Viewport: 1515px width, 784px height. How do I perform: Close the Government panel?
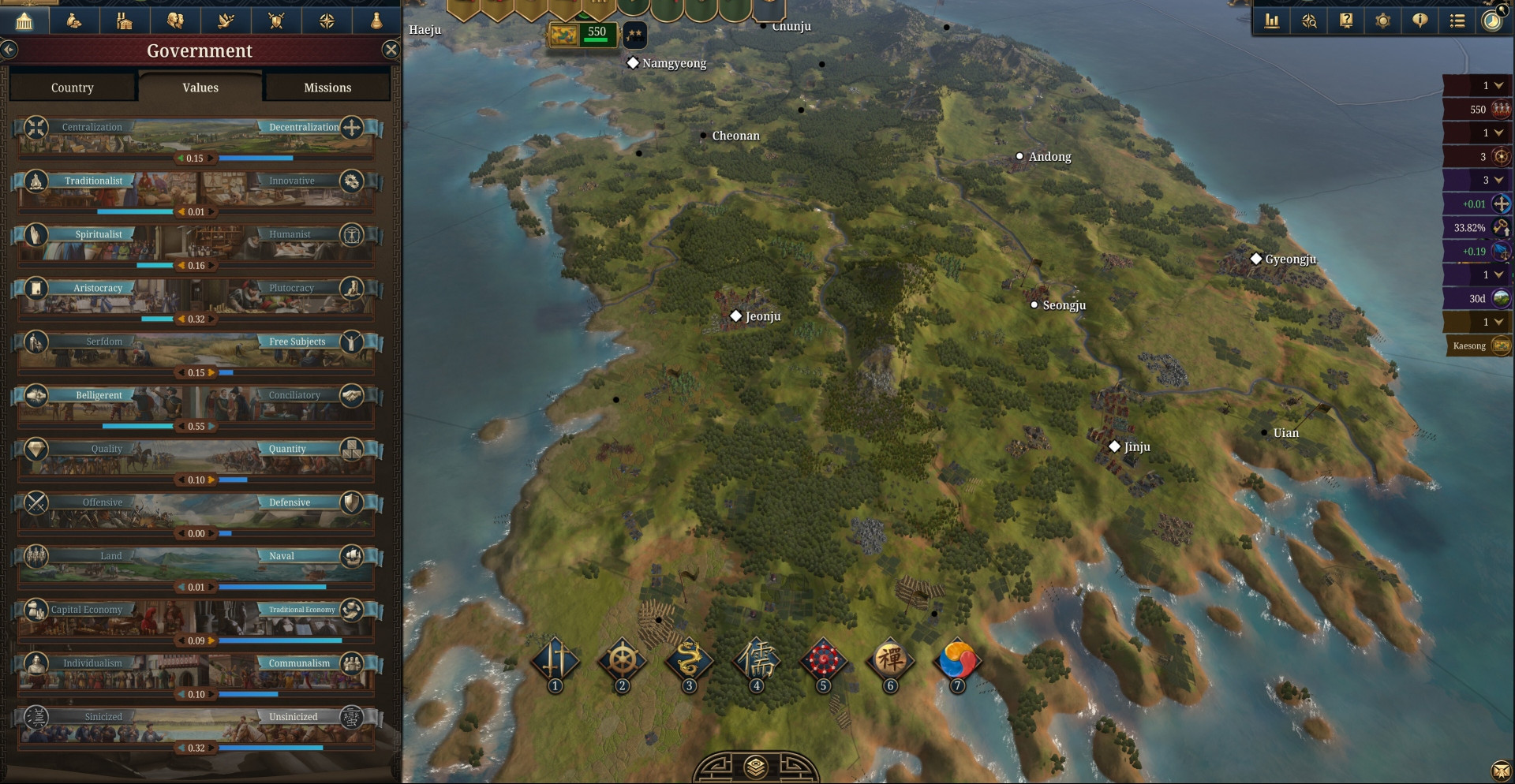click(x=391, y=50)
